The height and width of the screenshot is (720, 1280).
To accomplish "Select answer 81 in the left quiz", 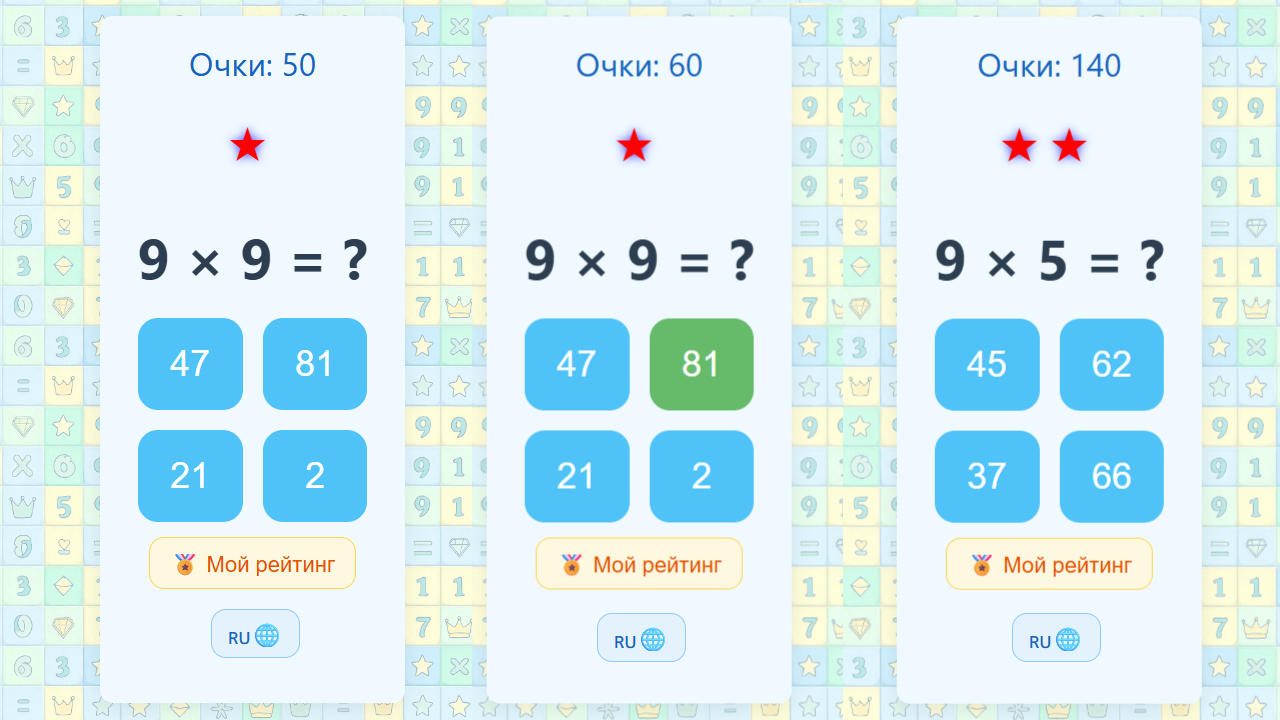I will [x=315, y=364].
